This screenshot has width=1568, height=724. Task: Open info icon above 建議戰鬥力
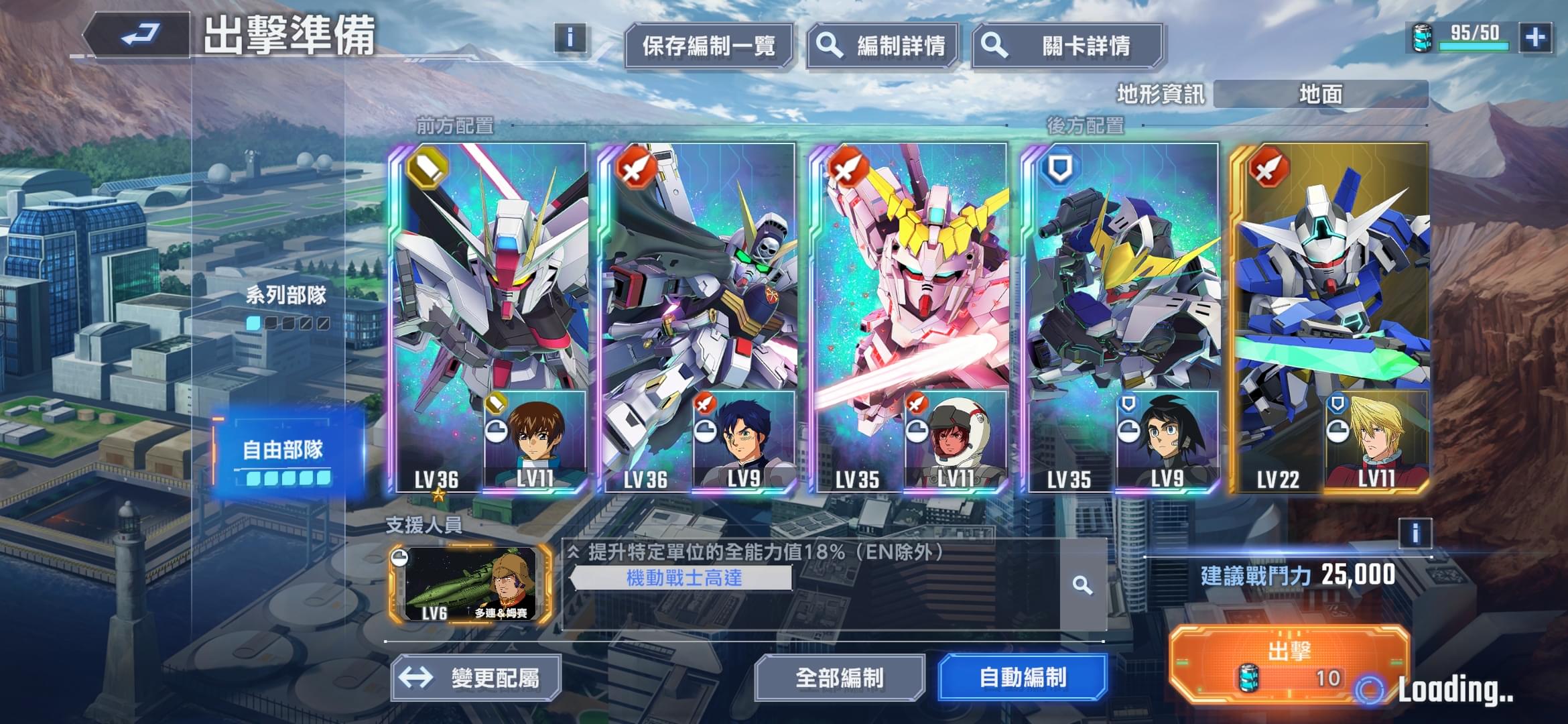(1415, 534)
